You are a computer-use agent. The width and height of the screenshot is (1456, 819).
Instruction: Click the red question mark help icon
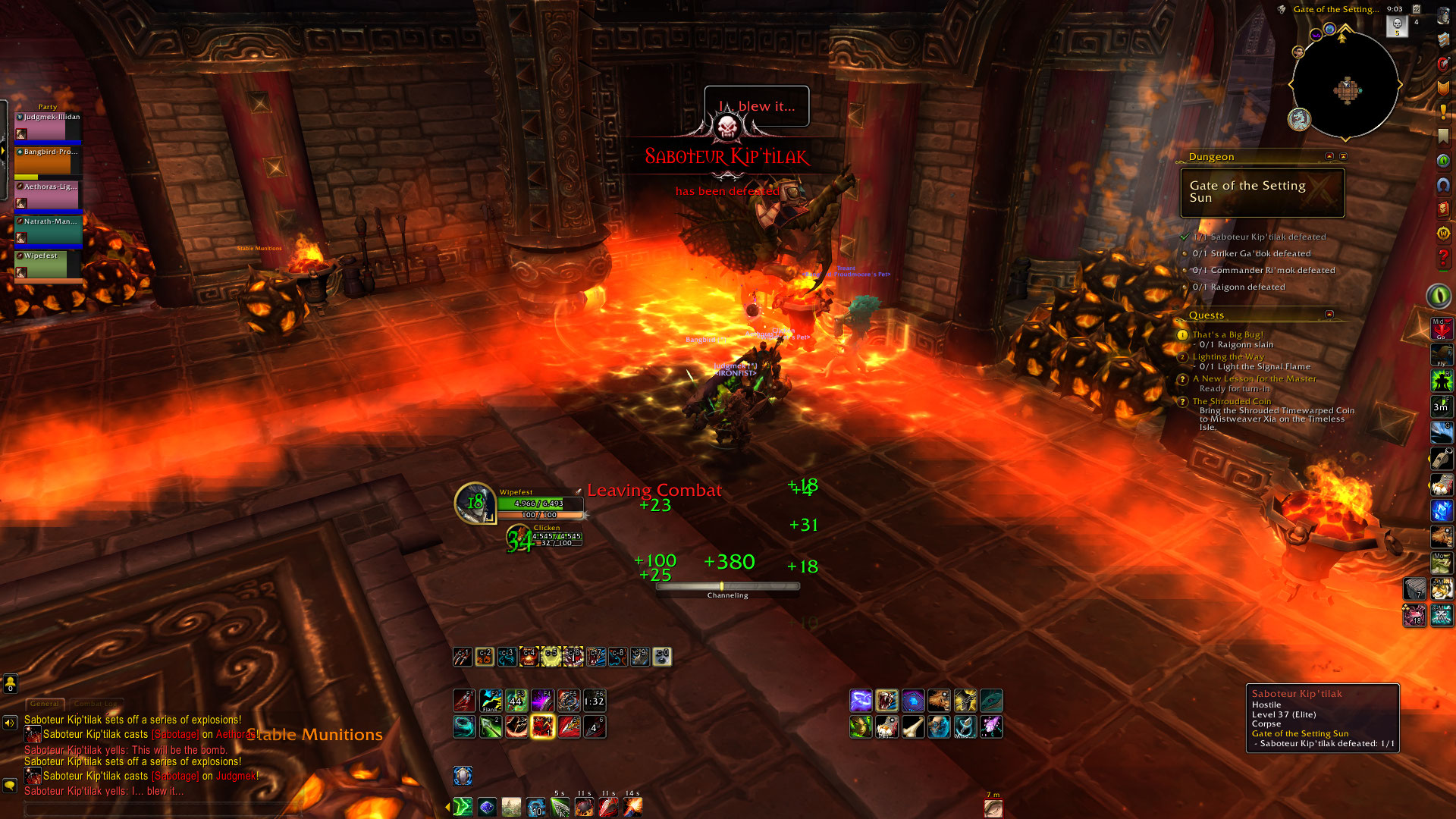(x=1442, y=259)
